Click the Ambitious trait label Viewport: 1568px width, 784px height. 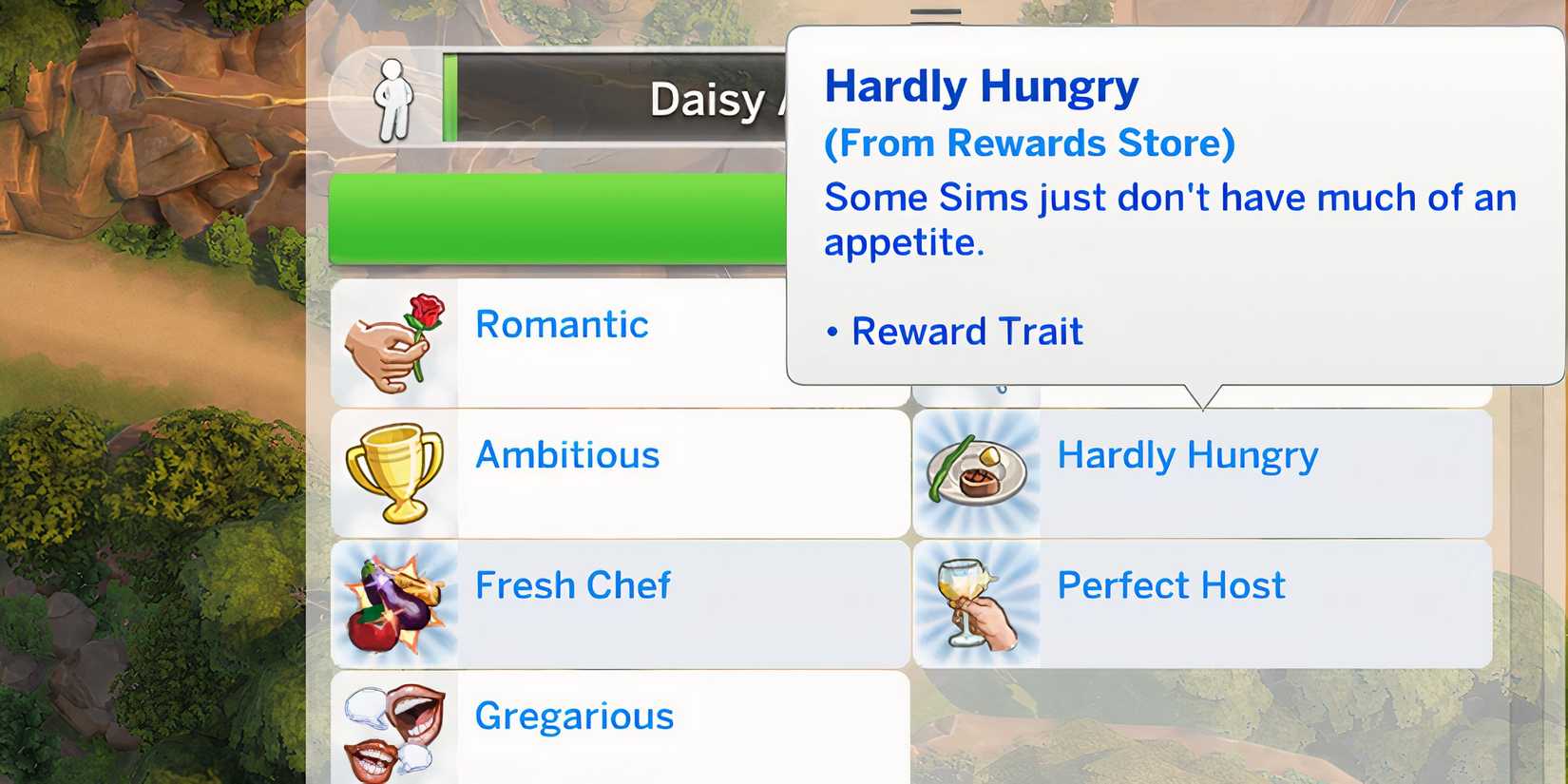[x=567, y=455]
